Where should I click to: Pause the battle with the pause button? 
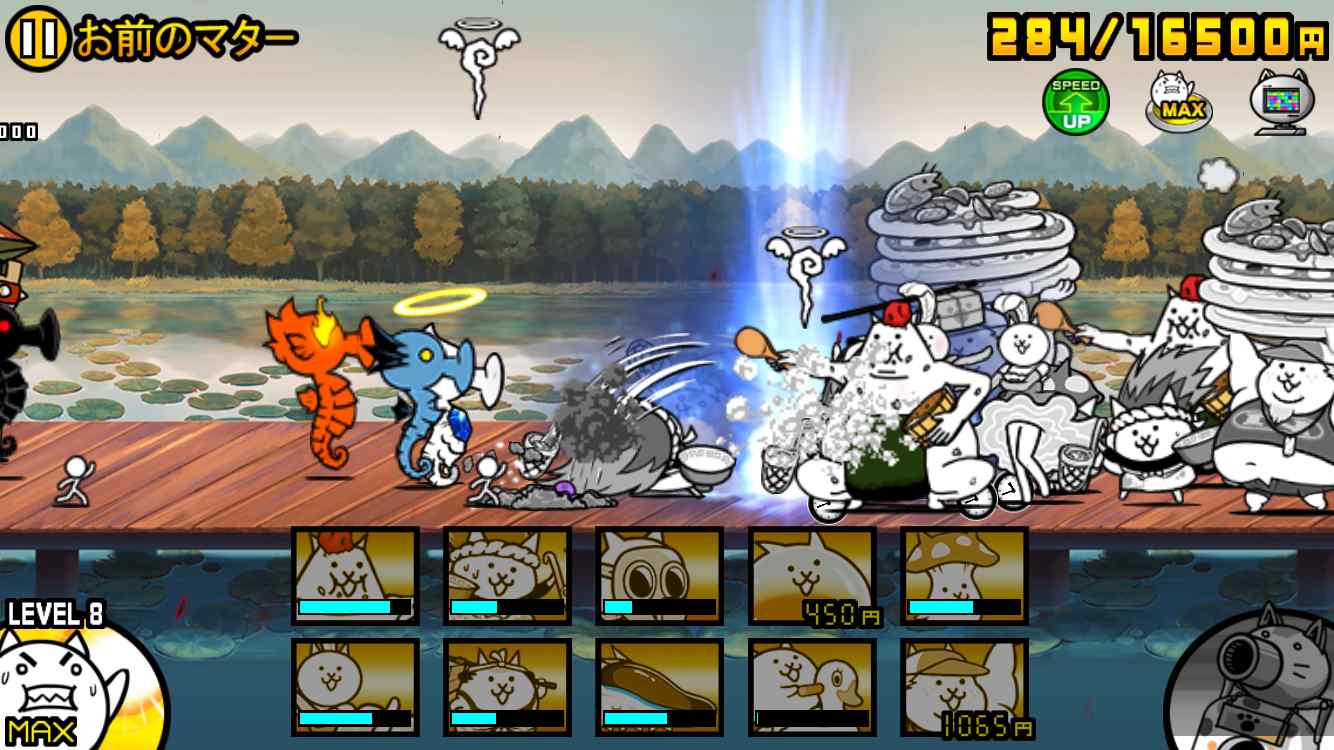tap(37, 39)
